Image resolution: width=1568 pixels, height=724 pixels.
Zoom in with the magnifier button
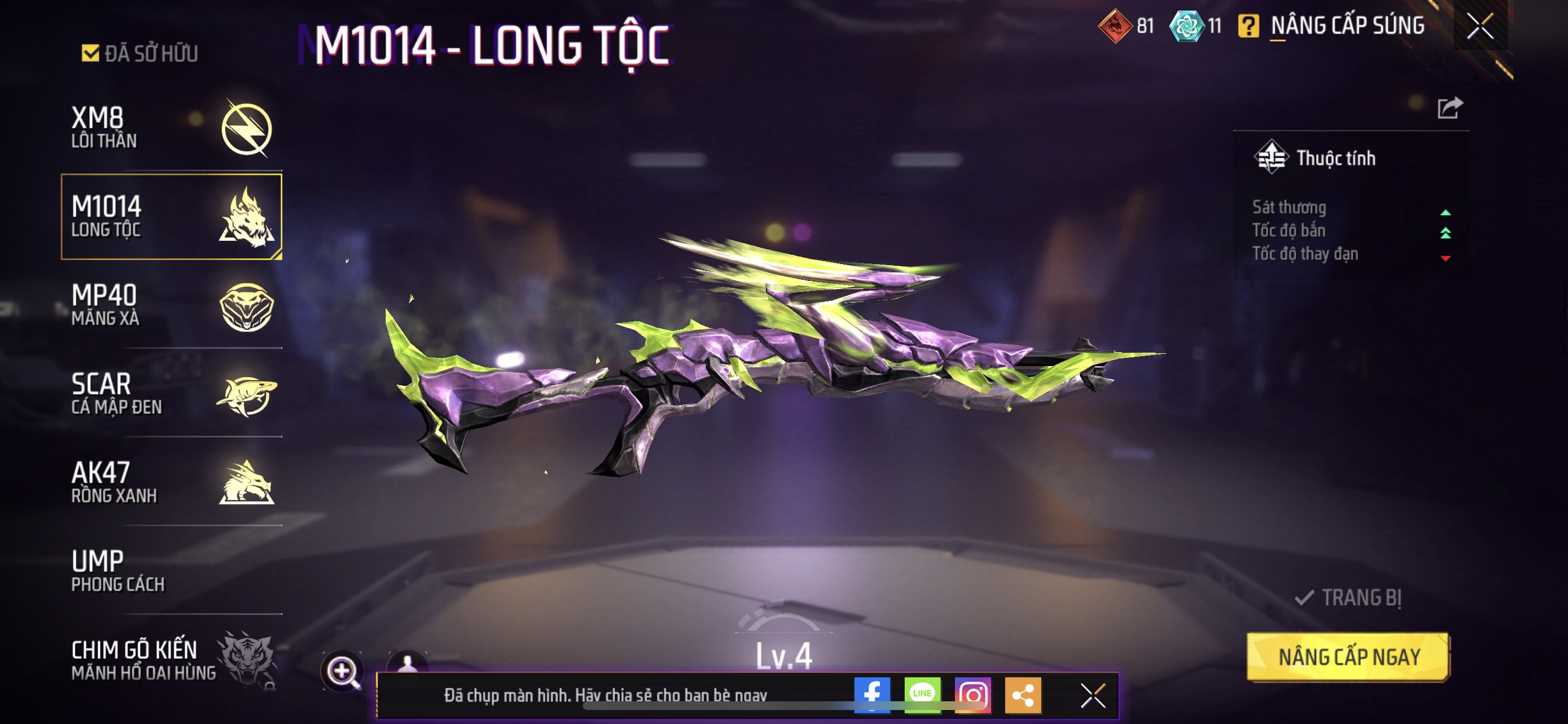pyautogui.click(x=342, y=671)
